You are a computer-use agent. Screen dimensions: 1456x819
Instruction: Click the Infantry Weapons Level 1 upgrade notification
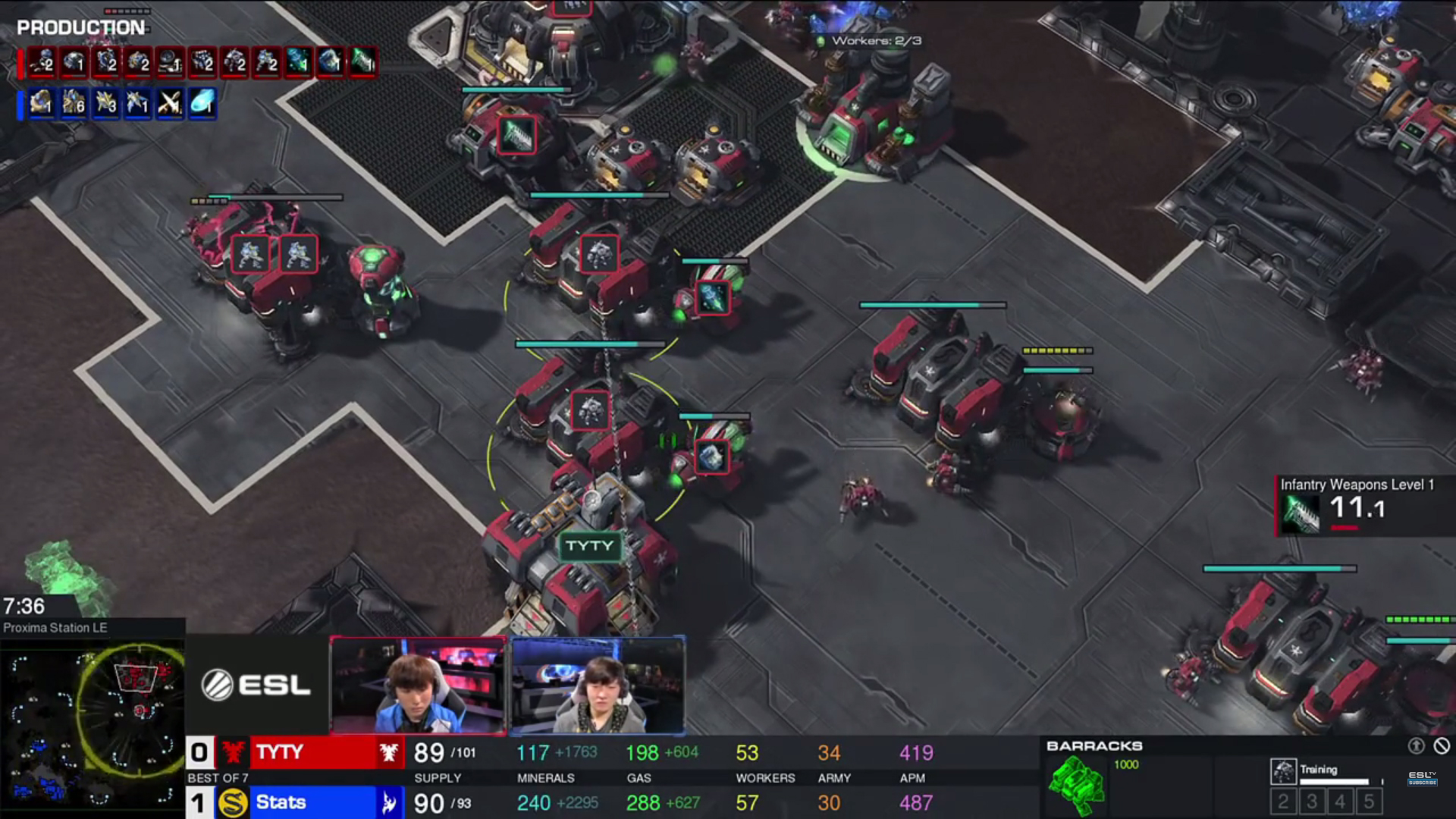pos(1356,504)
